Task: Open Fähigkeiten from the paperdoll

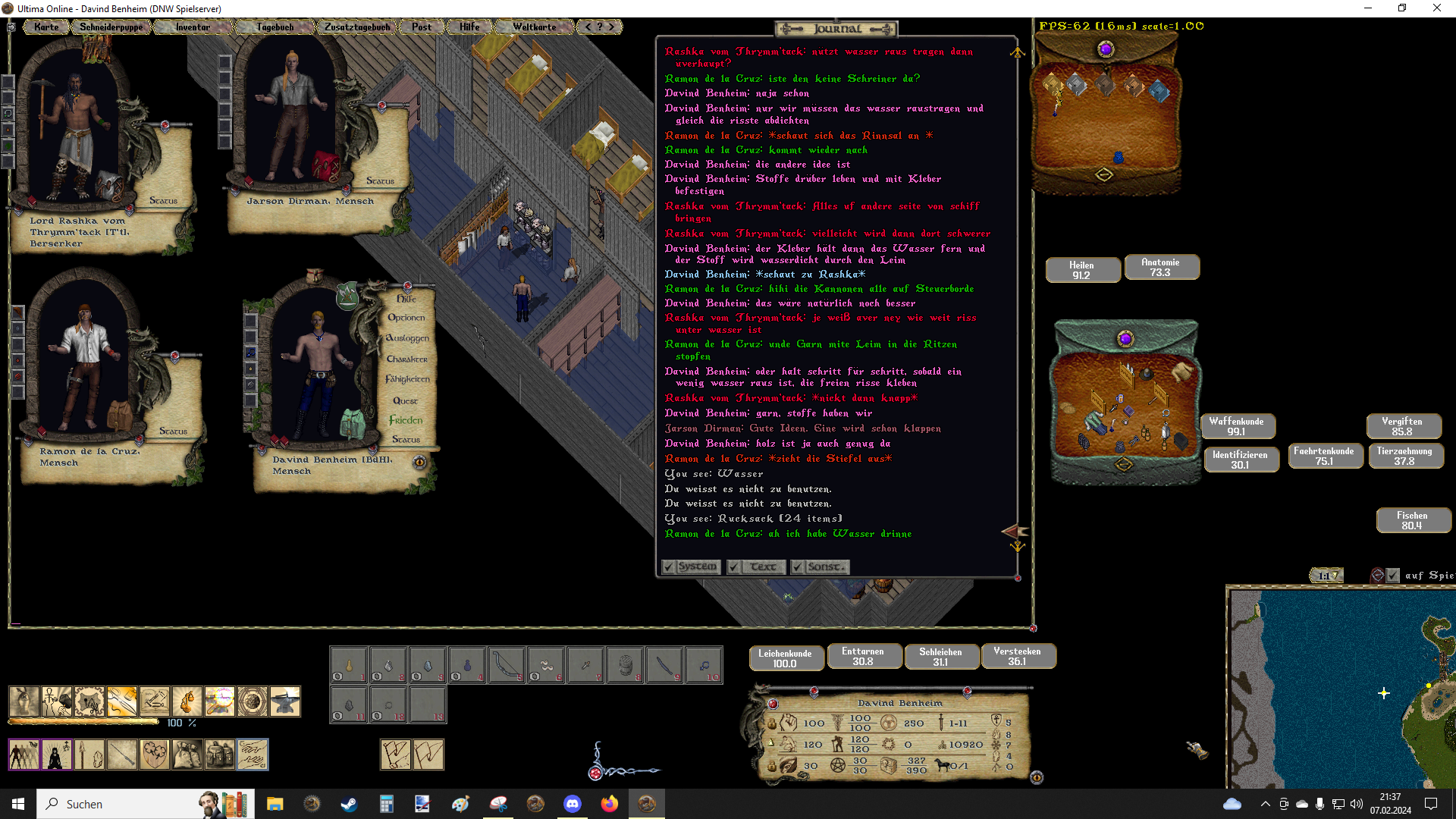Action: tap(407, 379)
